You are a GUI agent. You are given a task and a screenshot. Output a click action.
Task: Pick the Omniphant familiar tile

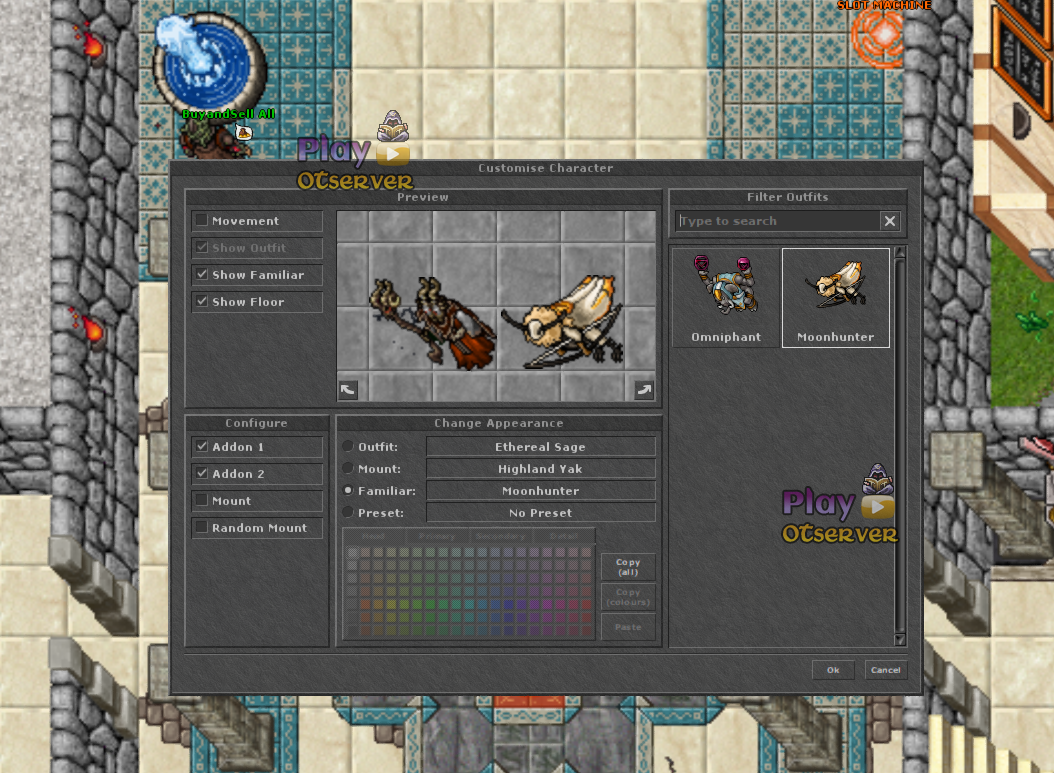726,298
